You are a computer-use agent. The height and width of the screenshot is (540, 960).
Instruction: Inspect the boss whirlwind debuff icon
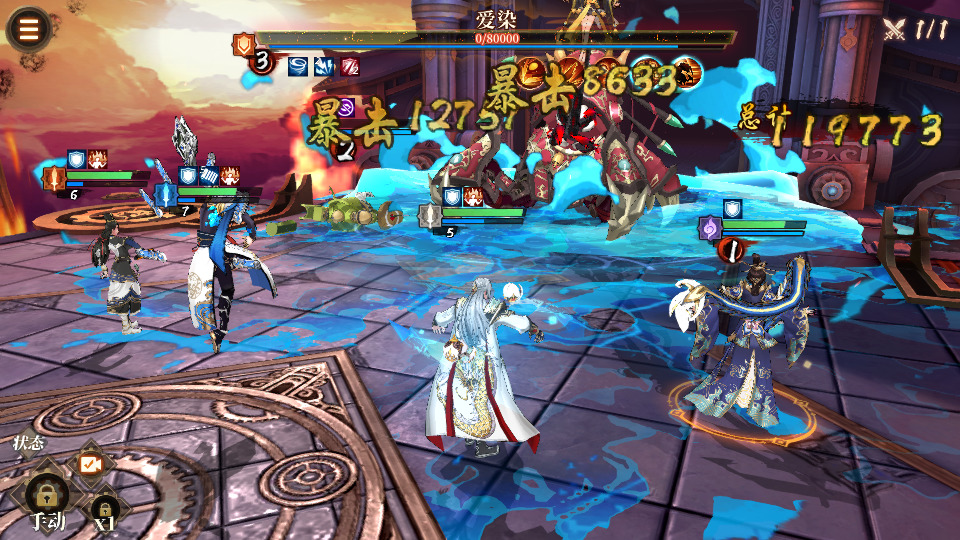298,67
